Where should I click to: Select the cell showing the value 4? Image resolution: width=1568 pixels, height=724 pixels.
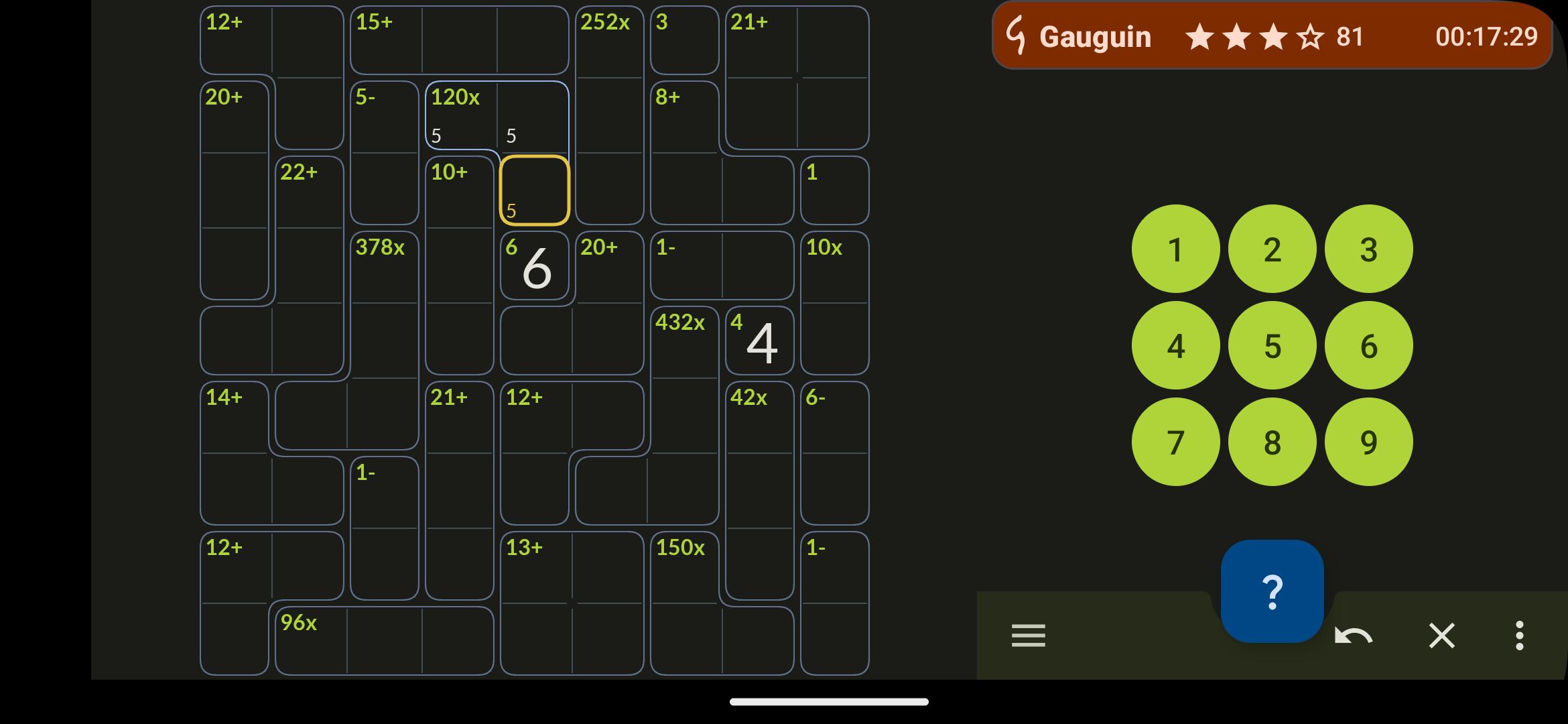(761, 342)
